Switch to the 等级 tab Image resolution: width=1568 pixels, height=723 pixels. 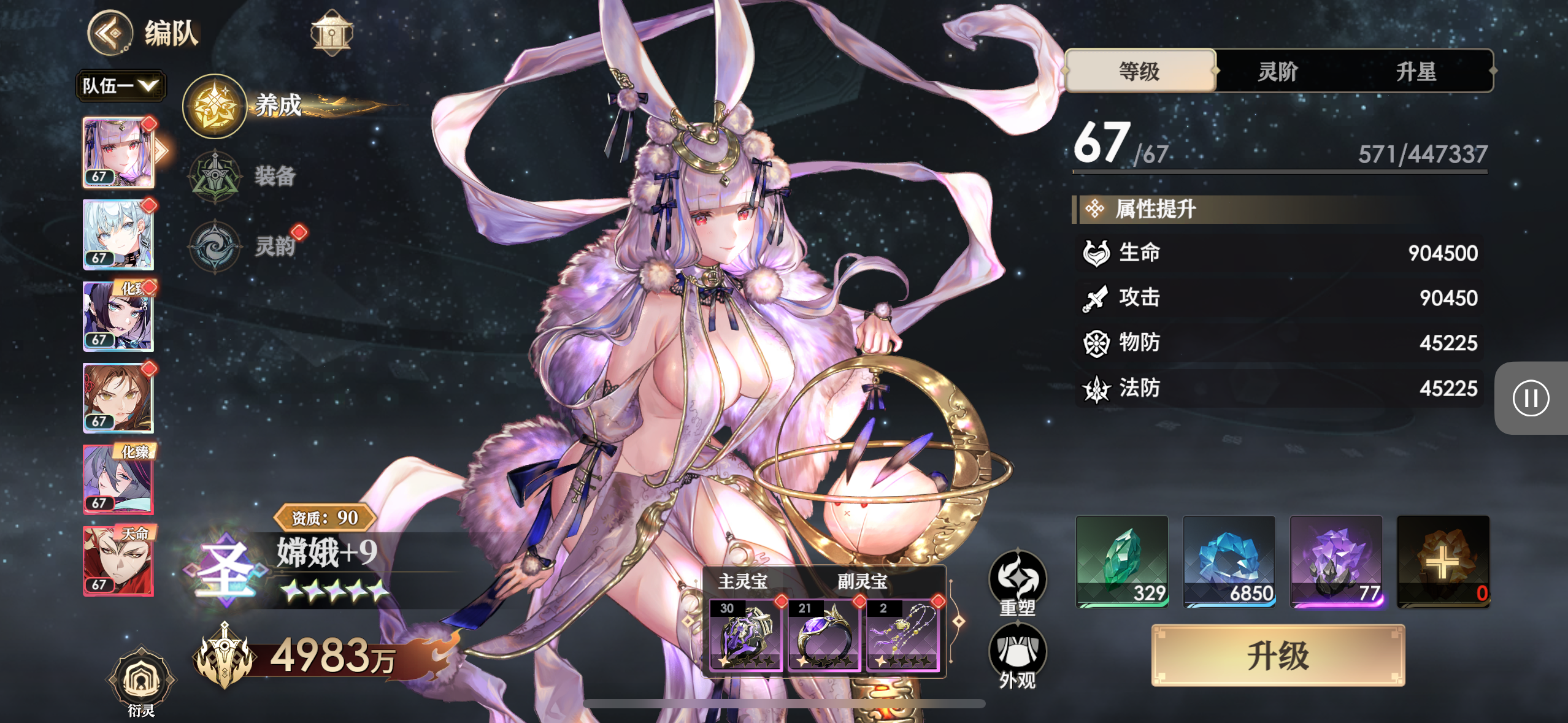tap(1140, 71)
